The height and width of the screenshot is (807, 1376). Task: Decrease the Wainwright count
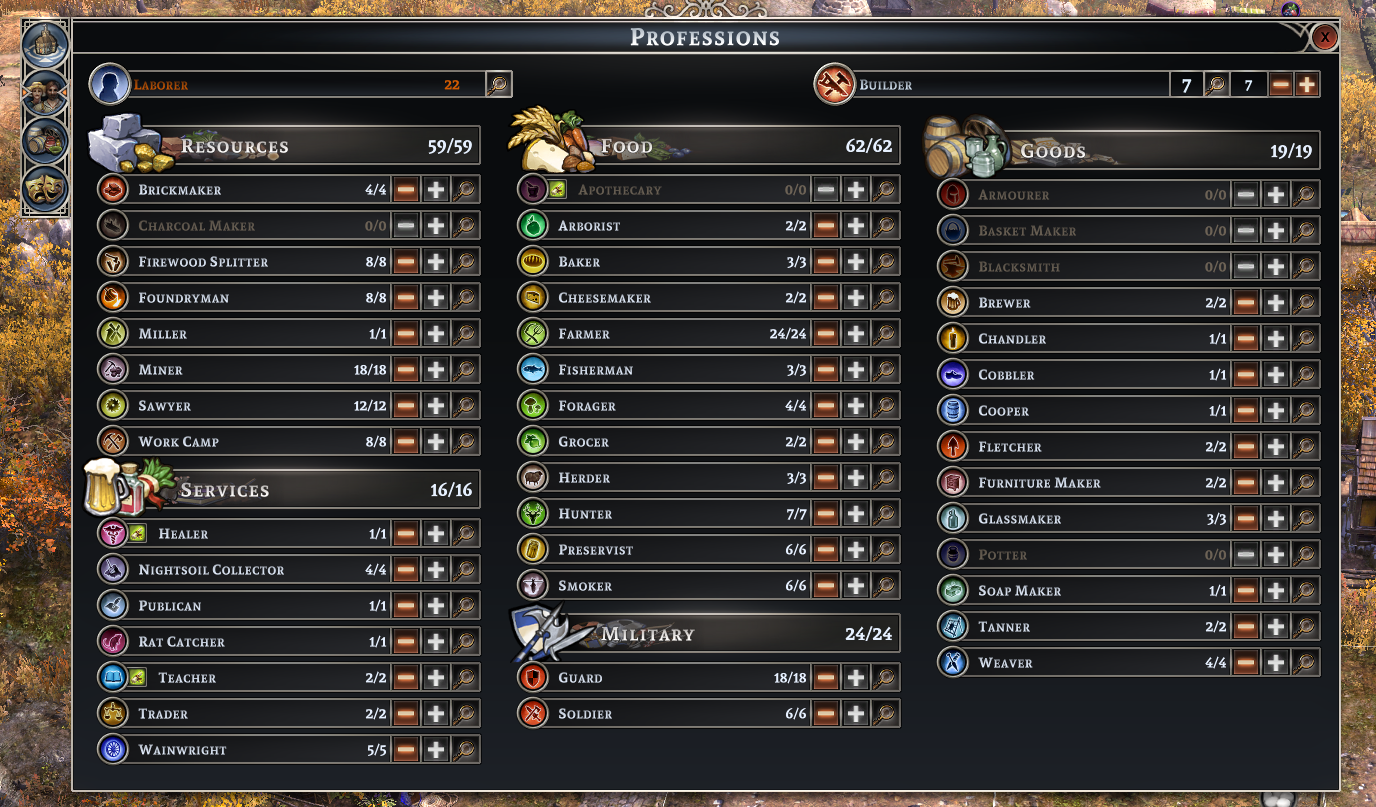(x=405, y=750)
